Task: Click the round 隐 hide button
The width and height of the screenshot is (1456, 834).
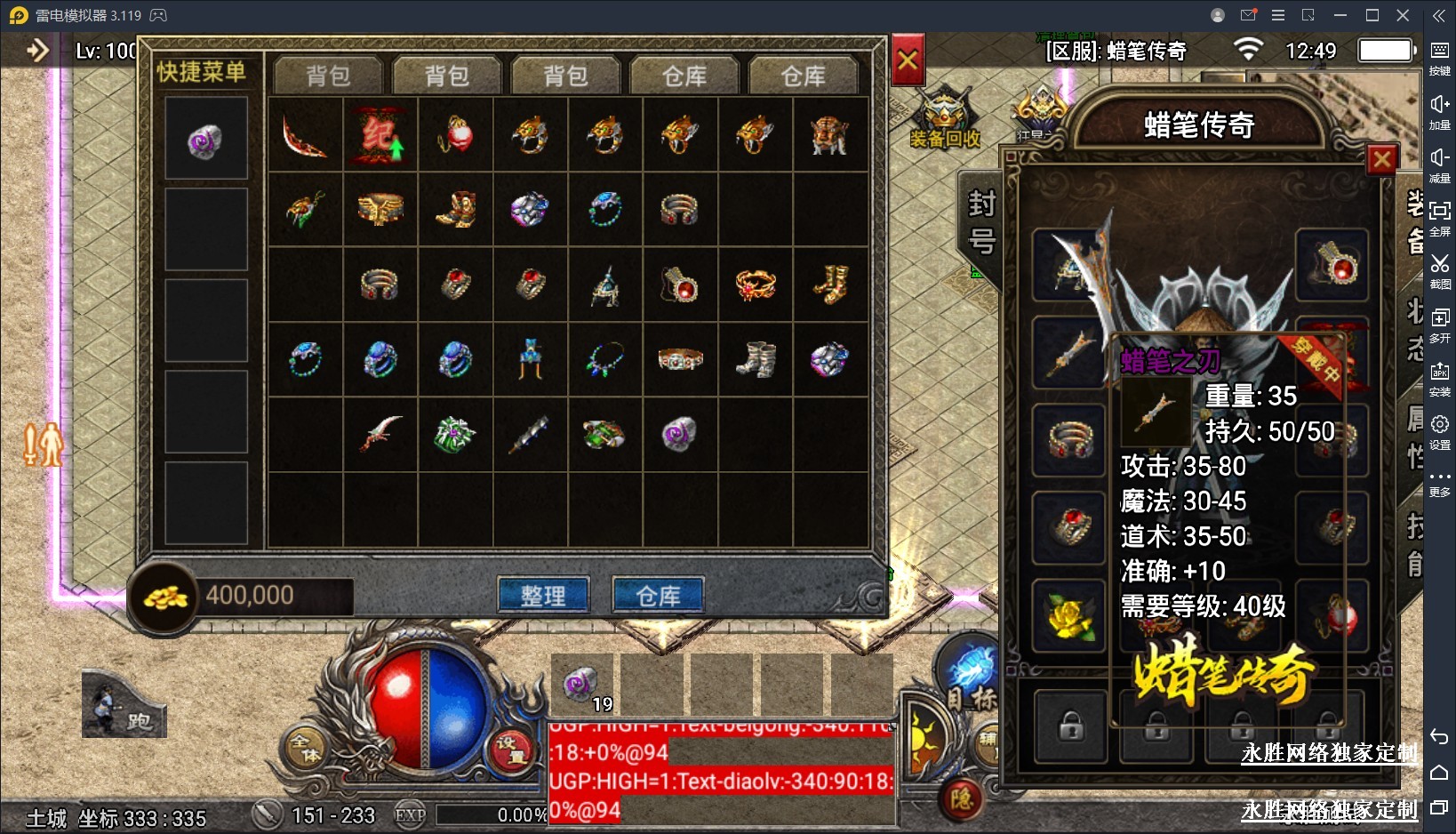Action: coord(962,799)
